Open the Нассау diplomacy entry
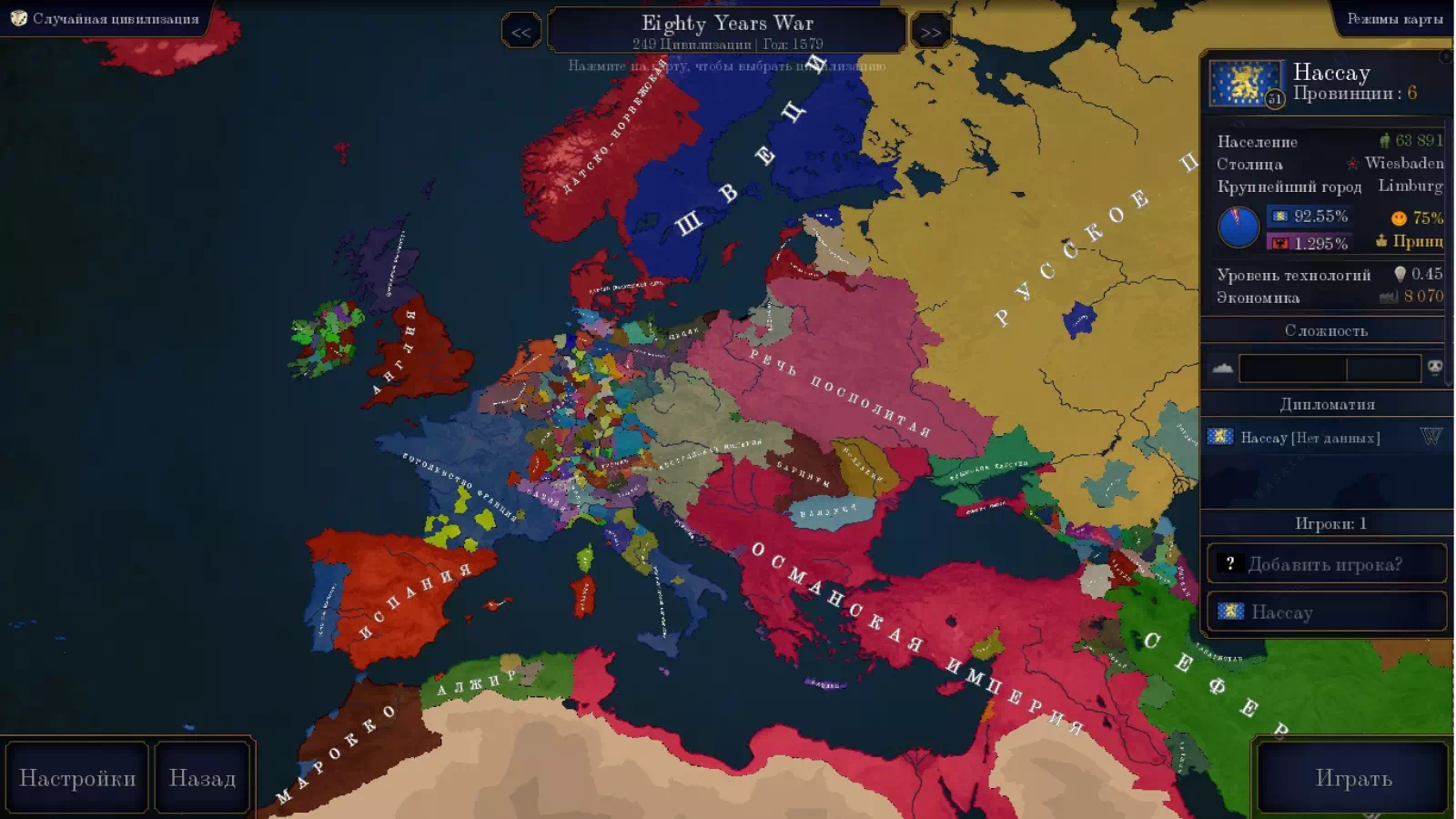Screen dimensions: 1456x819 (x=1310, y=438)
